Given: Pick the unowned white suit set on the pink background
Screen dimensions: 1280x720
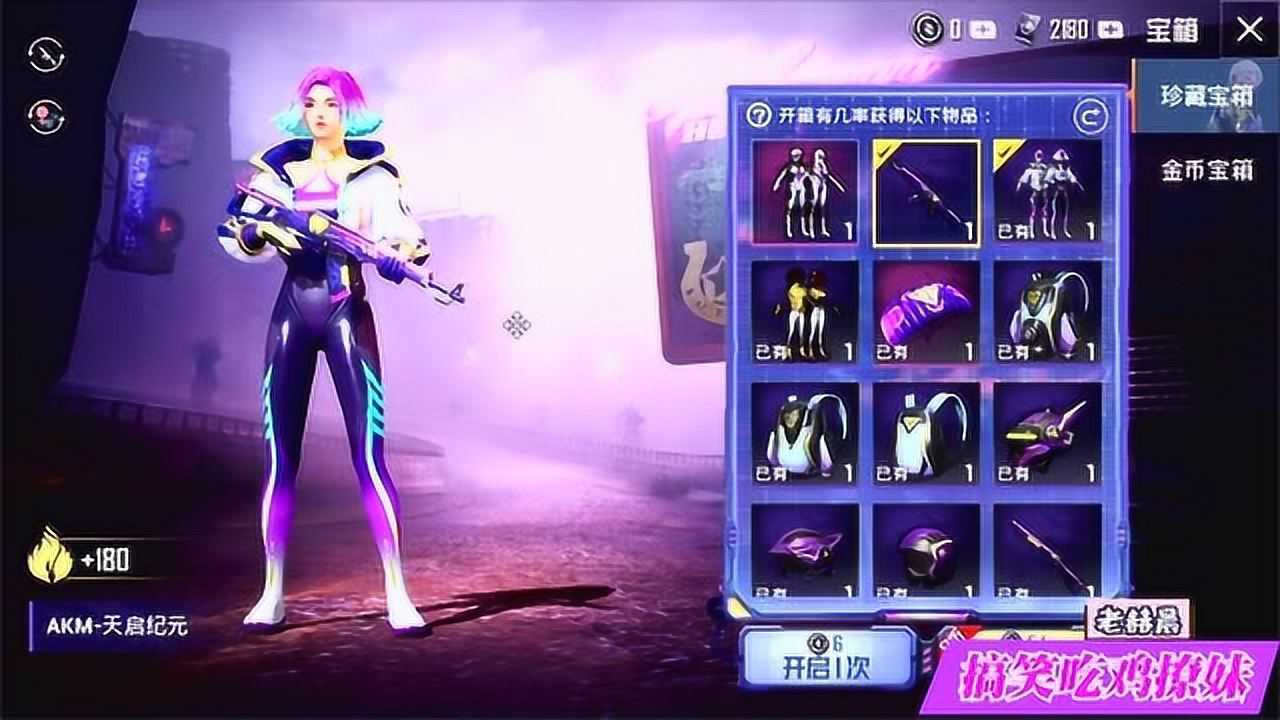Looking at the screenshot, I should pos(805,192).
